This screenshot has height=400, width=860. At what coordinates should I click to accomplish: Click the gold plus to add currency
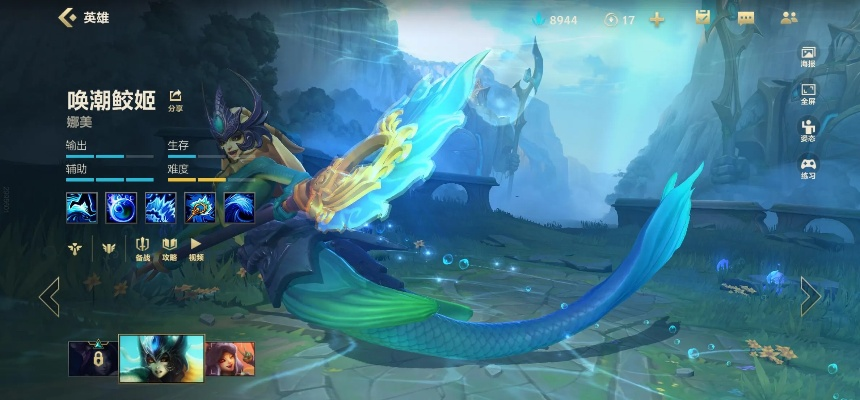[x=657, y=19]
